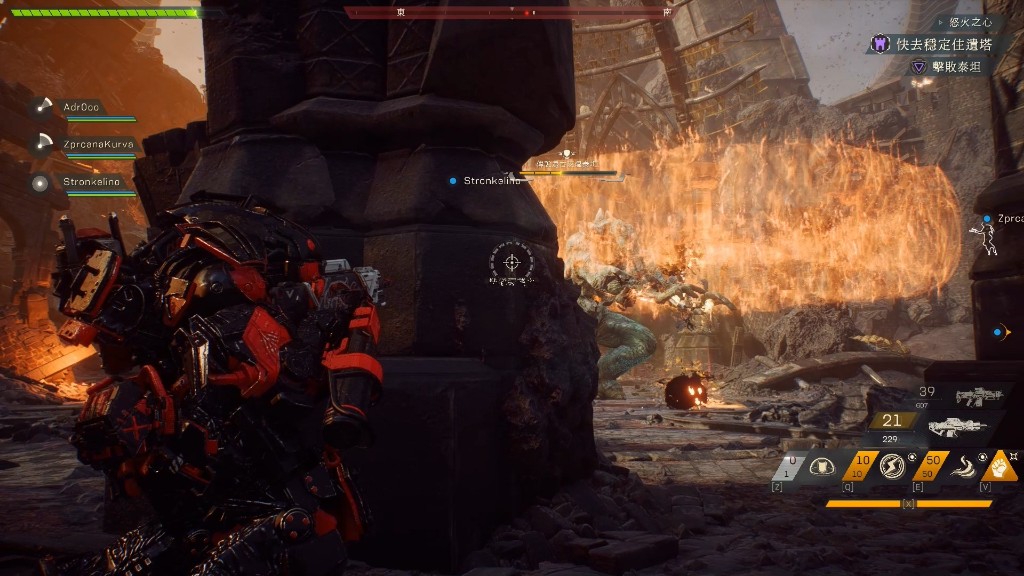
Task: Select squad member ZprcanaKurva in the squad list
Action: pyautogui.click(x=98, y=145)
